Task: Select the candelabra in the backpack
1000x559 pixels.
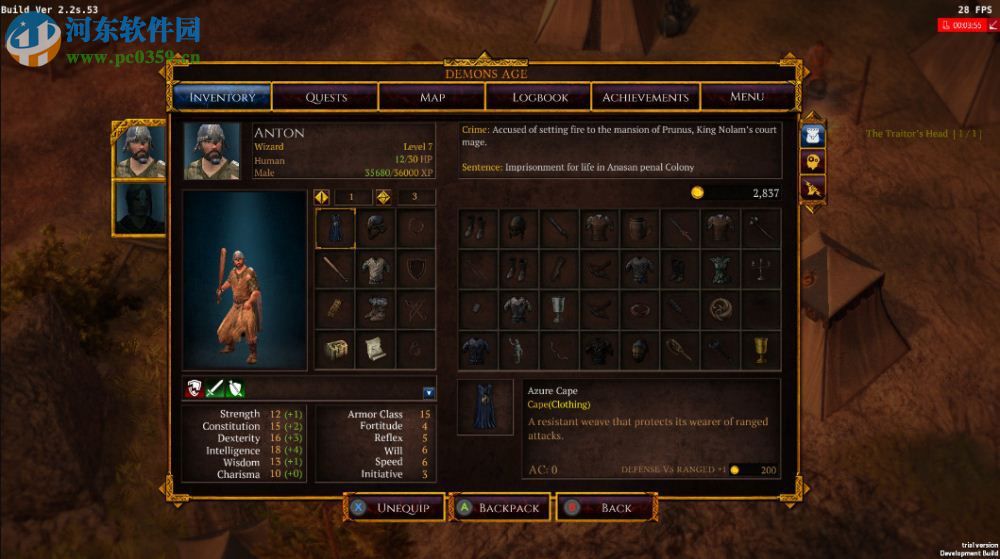Action: tap(761, 268)
